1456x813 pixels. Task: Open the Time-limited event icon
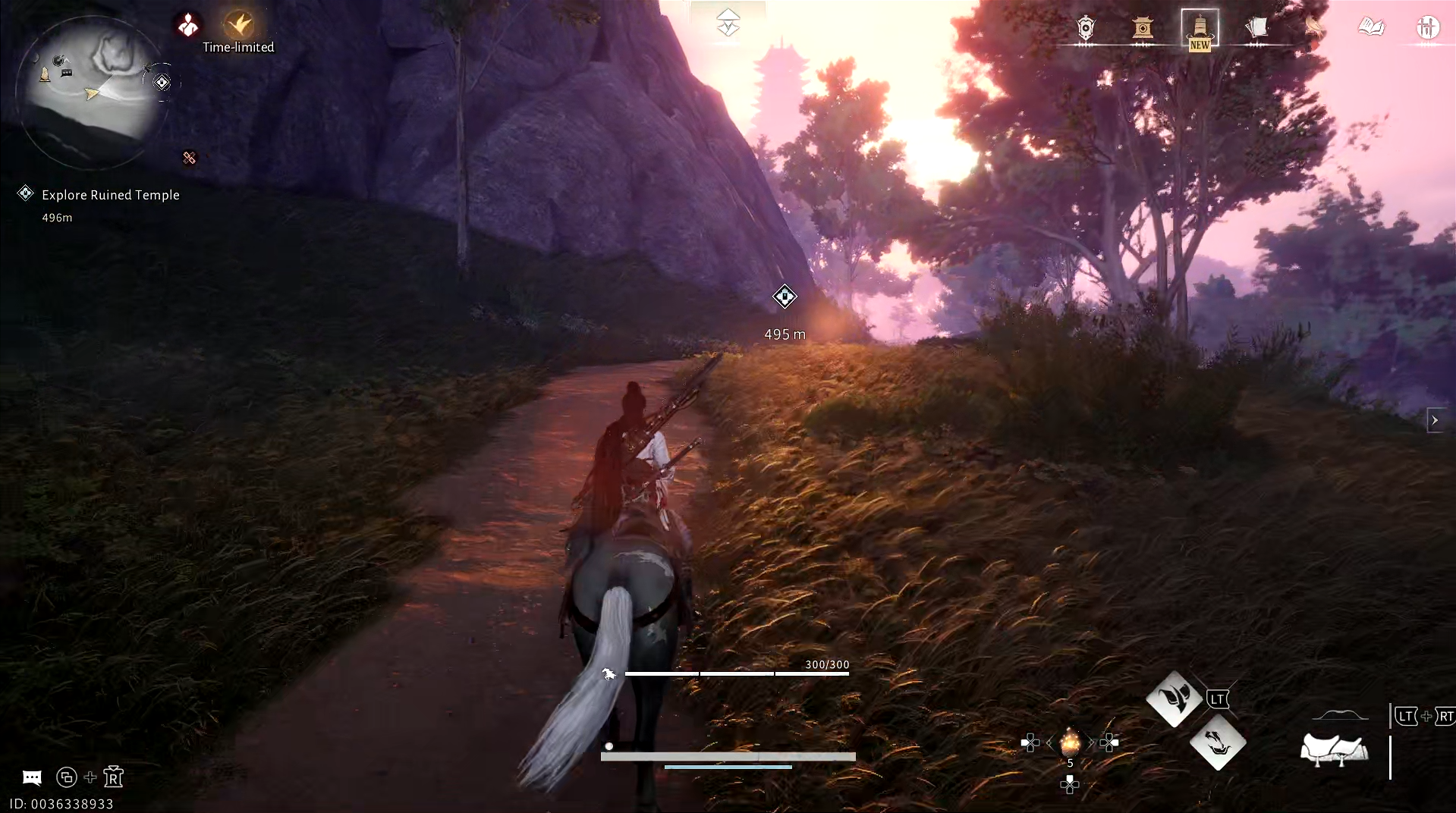pyautogui.click(x=237, y=23)
